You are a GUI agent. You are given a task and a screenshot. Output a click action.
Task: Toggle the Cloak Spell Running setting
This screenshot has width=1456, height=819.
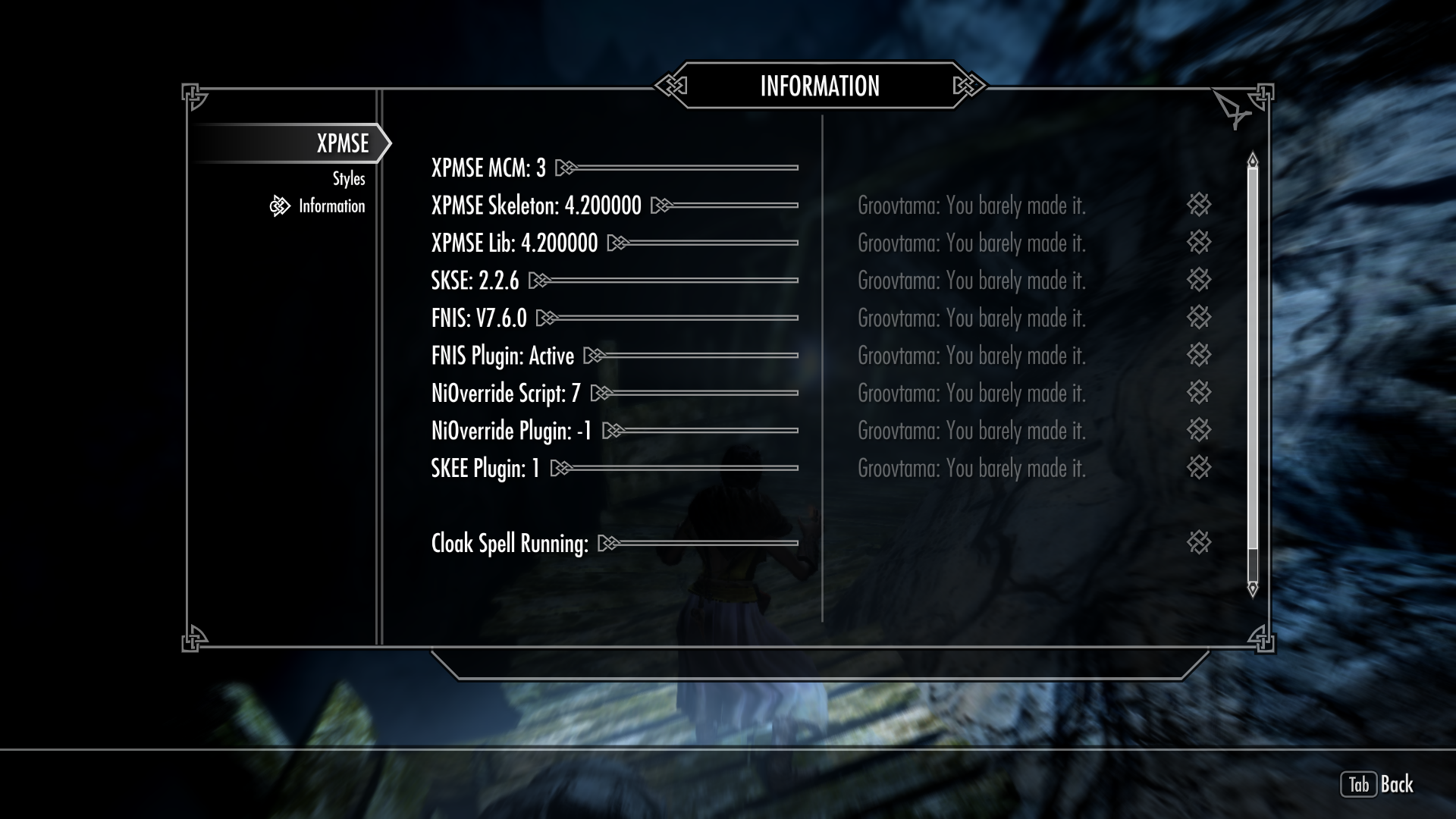pos(609,543)
